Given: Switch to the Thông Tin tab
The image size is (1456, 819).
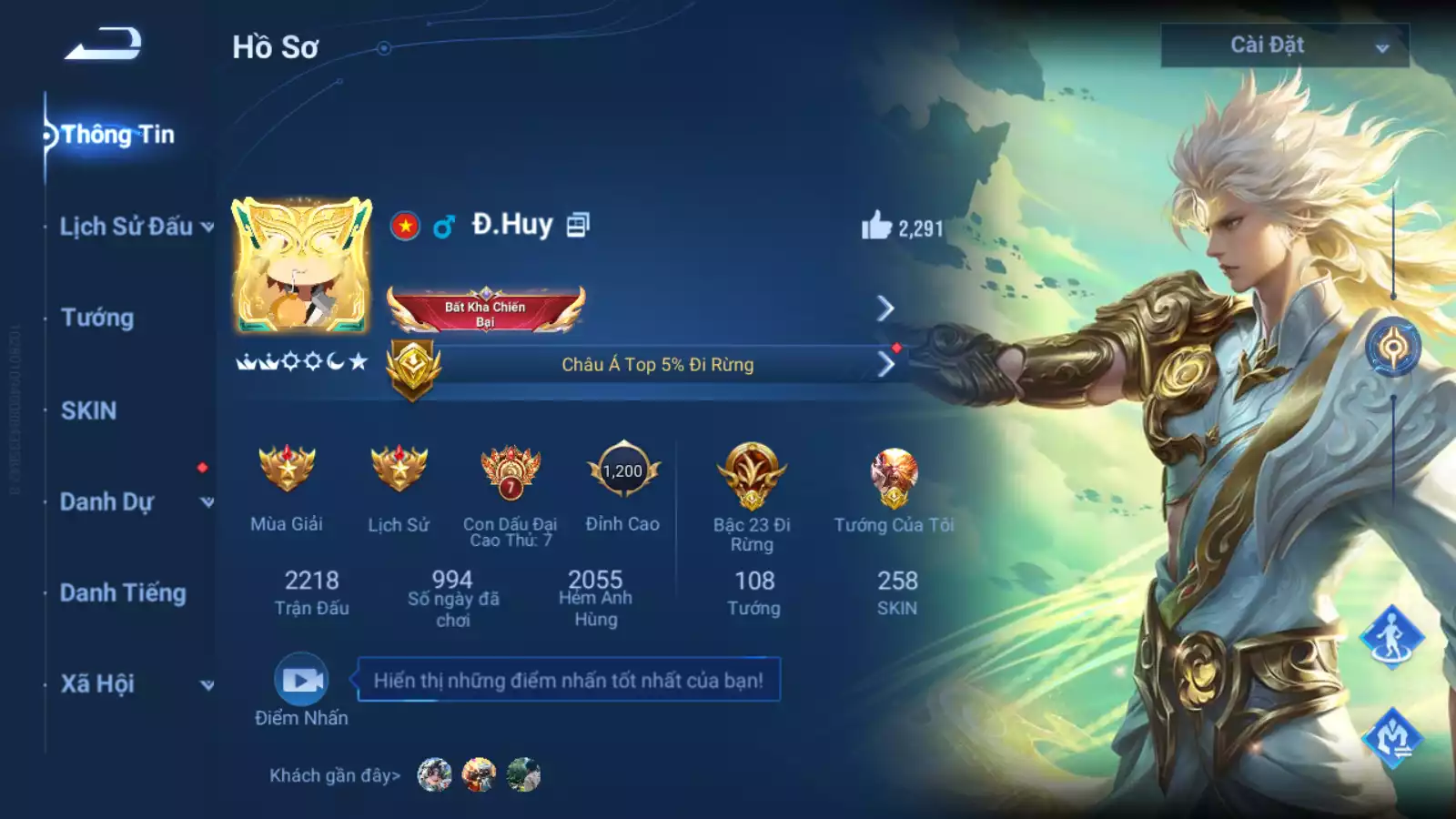Looking at the screenshot, I should coord(116,135).
